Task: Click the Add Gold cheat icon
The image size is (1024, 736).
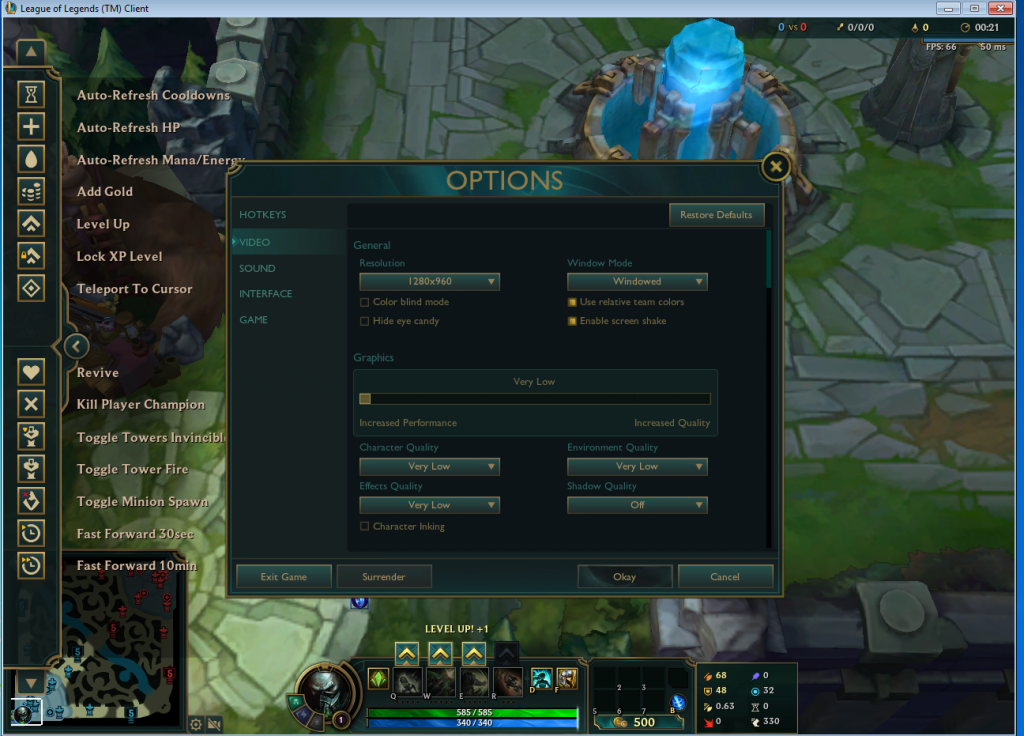Action: coord(32,191)
